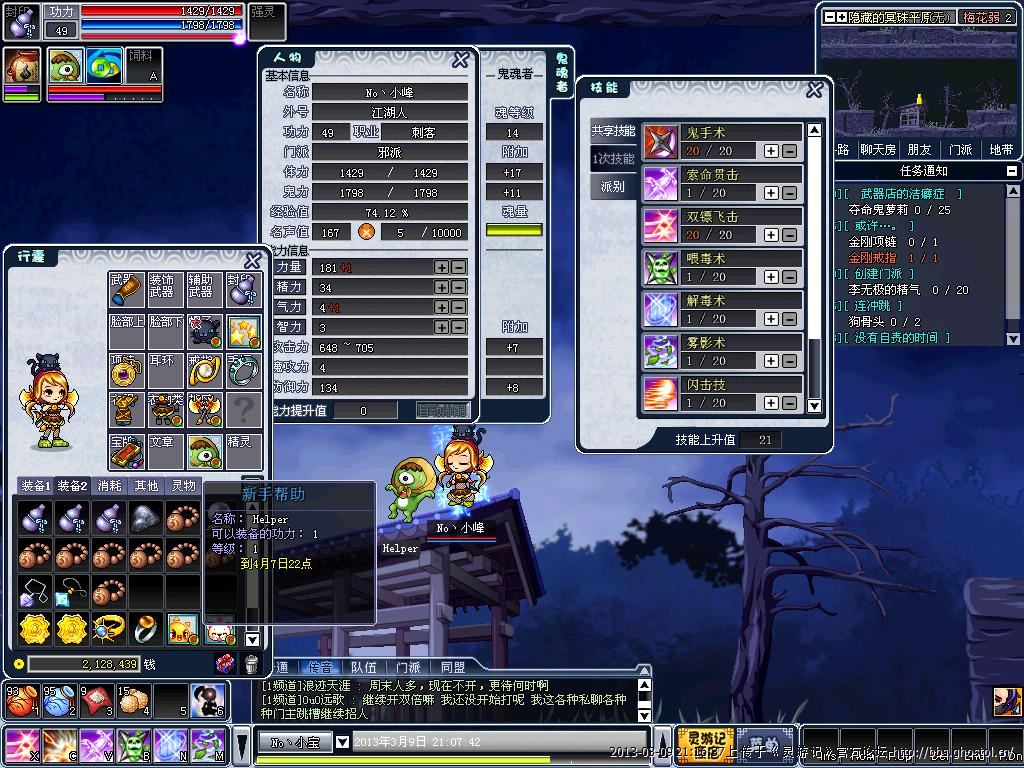Image resolution: width=1024 pixels, height=768 pixels.
Task: Close the 人物 character info window
Action: (460, 60)
